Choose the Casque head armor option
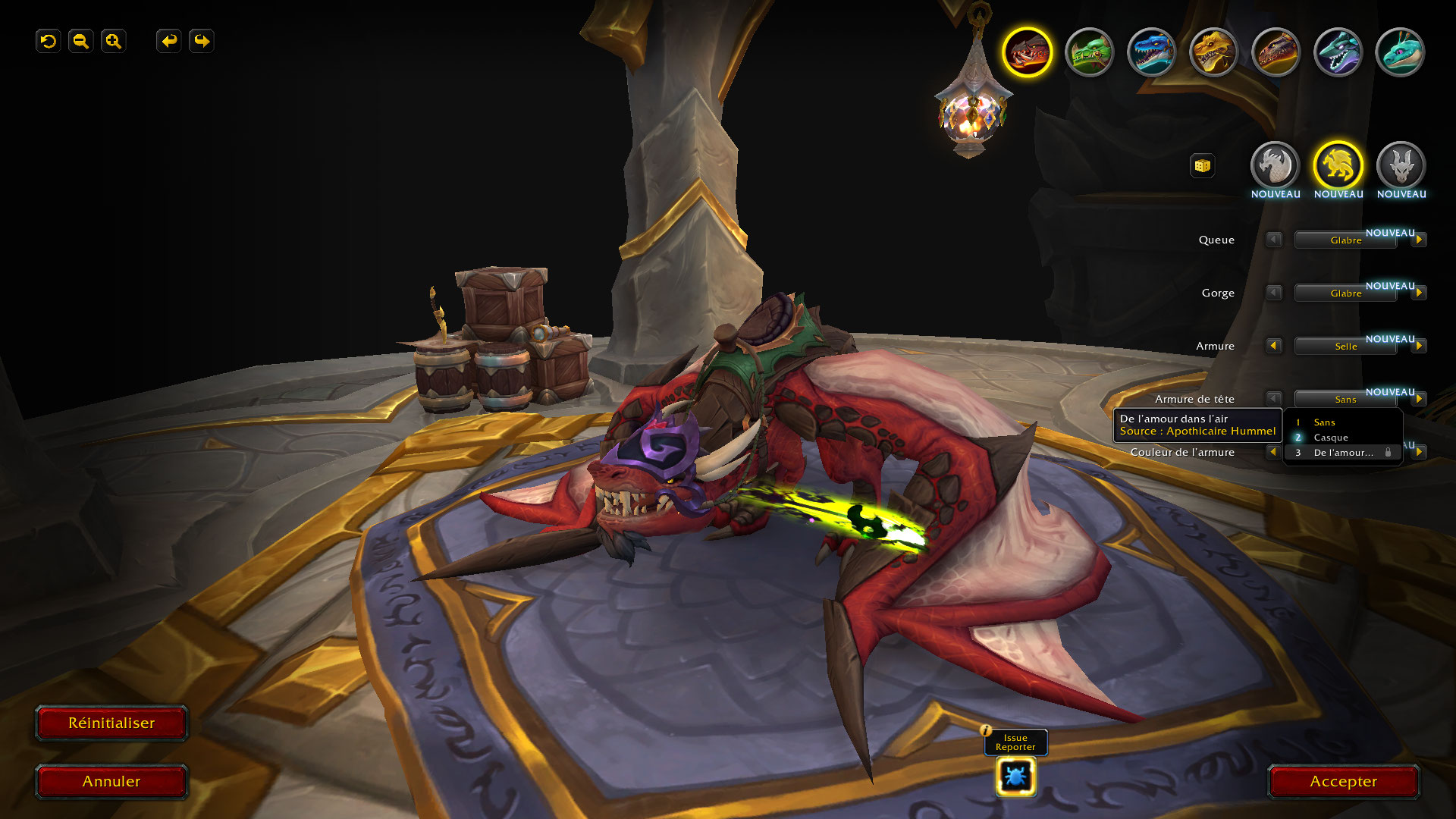1456x819 pixels. pos(1331,438)
